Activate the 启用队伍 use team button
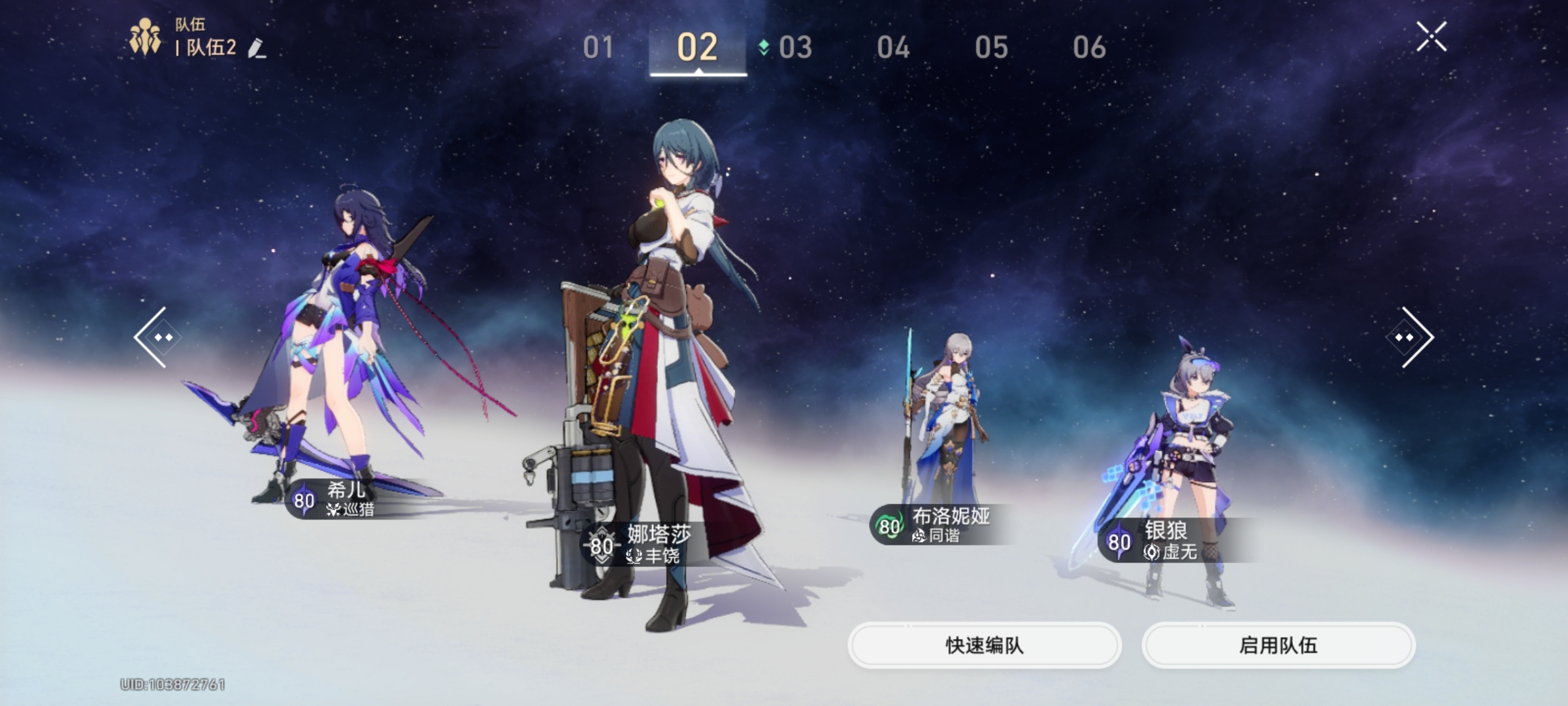 (x=1278, y=645)
